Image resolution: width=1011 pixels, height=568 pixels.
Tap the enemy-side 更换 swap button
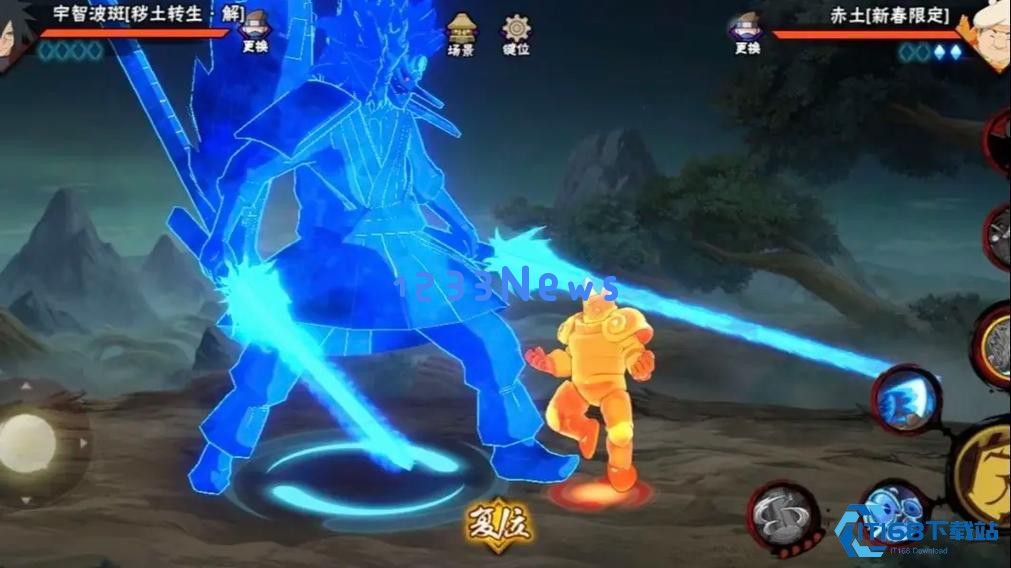(746, 32)
